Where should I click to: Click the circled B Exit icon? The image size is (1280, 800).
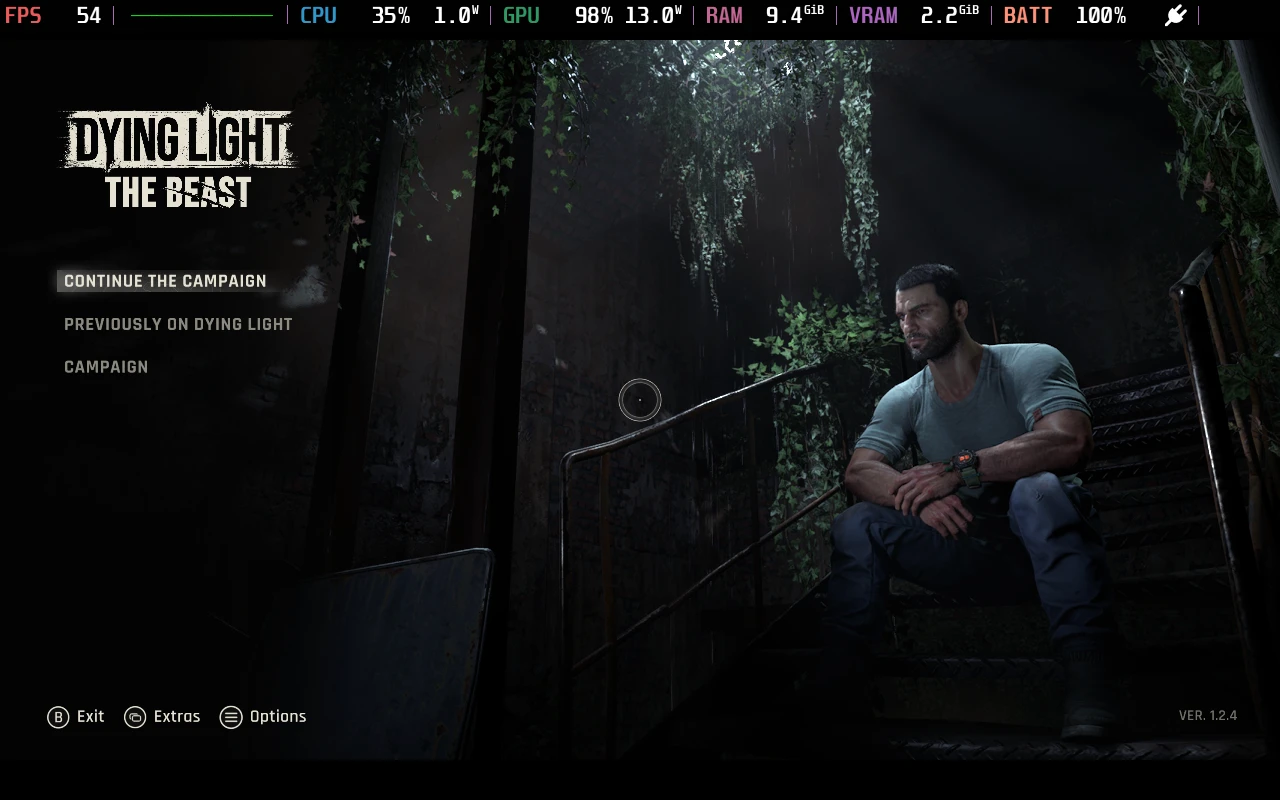pyautogui.click(x=58, y=717)
